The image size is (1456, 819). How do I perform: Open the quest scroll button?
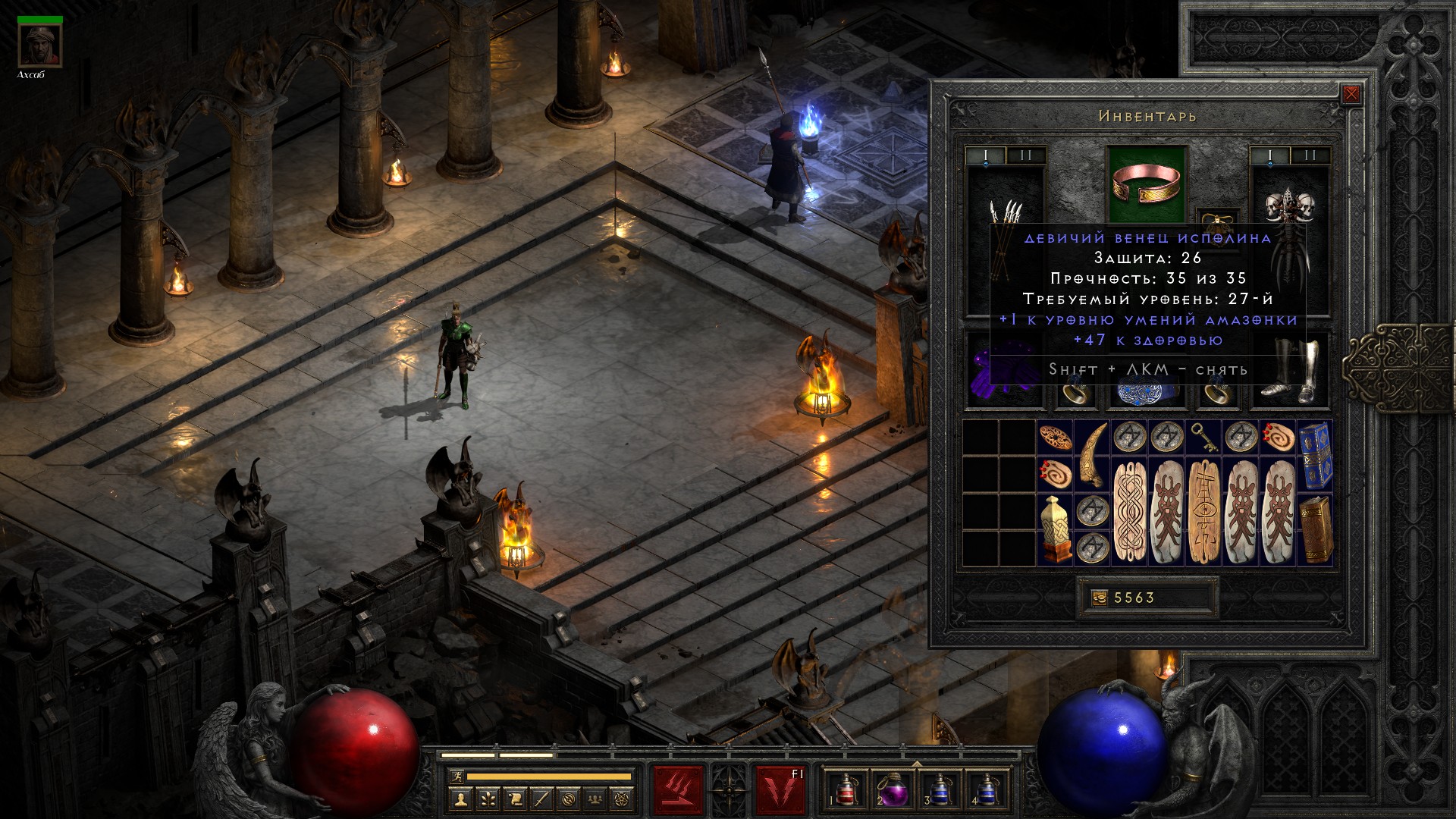515,799
